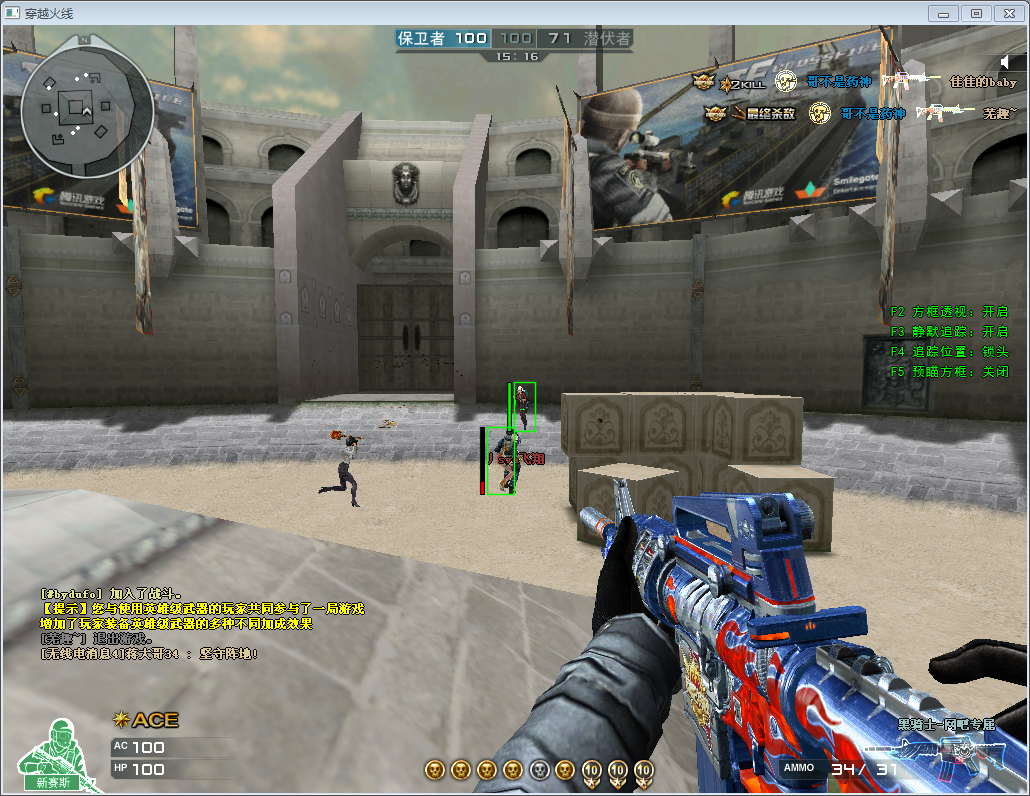Toggle the speaker sound icon
Image resolution: width=1030 pixels, height=796 pixels.
(1006, 62)
